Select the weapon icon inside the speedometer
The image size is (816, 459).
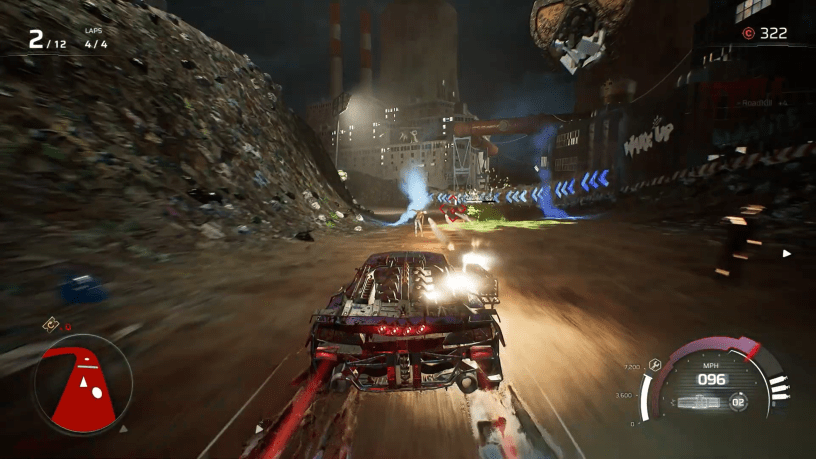[697, 402]
